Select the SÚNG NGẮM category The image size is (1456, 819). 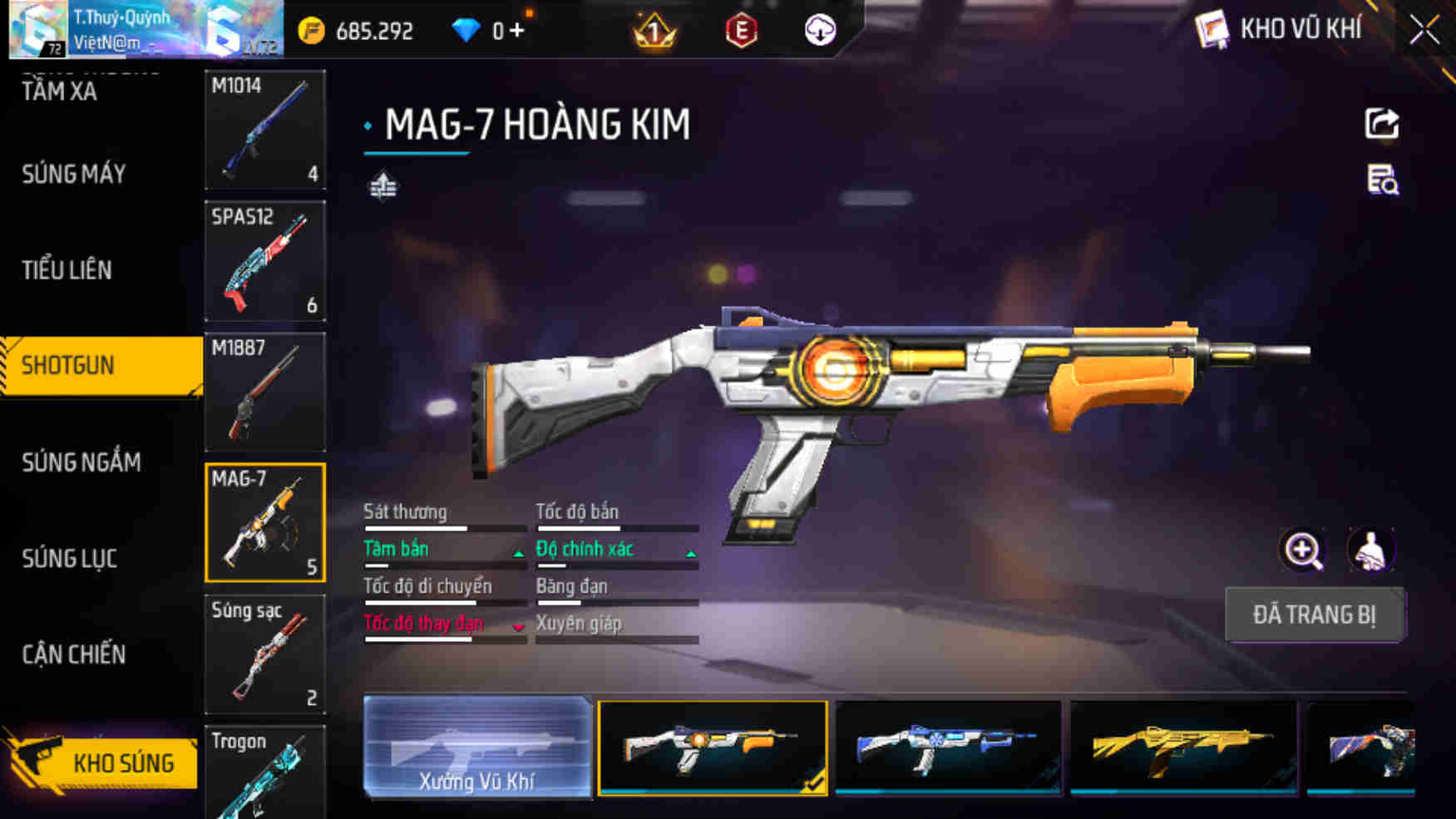[81, 462]
